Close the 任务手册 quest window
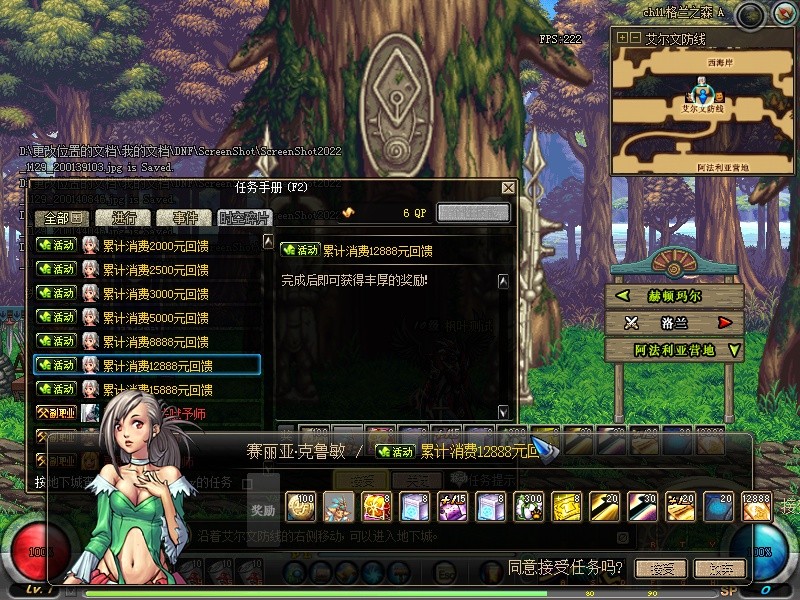The height and width of the screenshot is (600, 800). coord(508,187)
